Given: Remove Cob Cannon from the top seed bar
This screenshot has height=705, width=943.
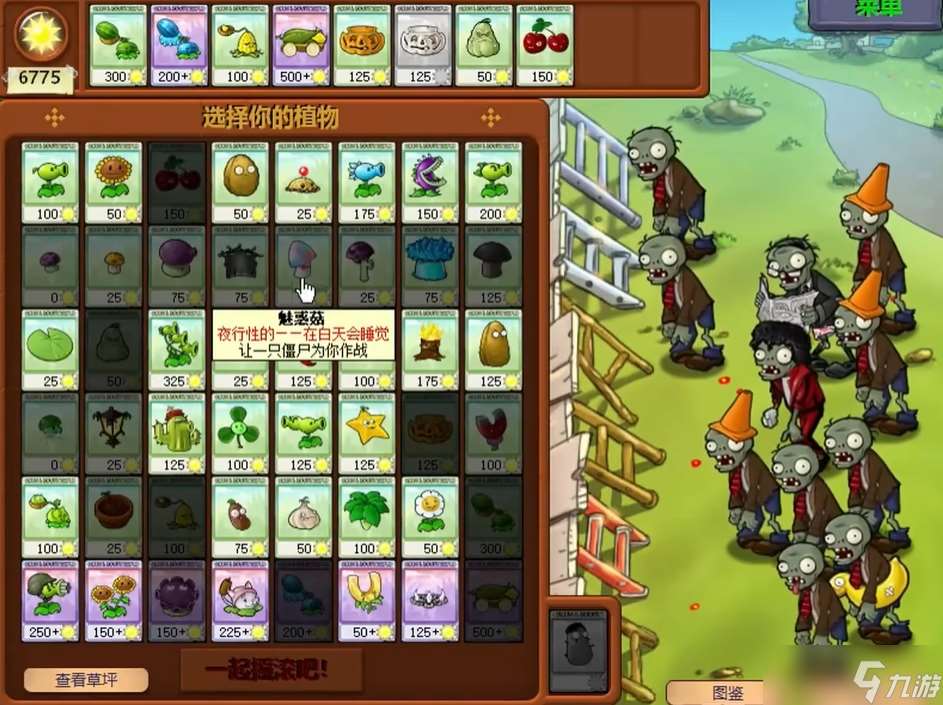Looking at the screenshot, I should coord(301,46).
